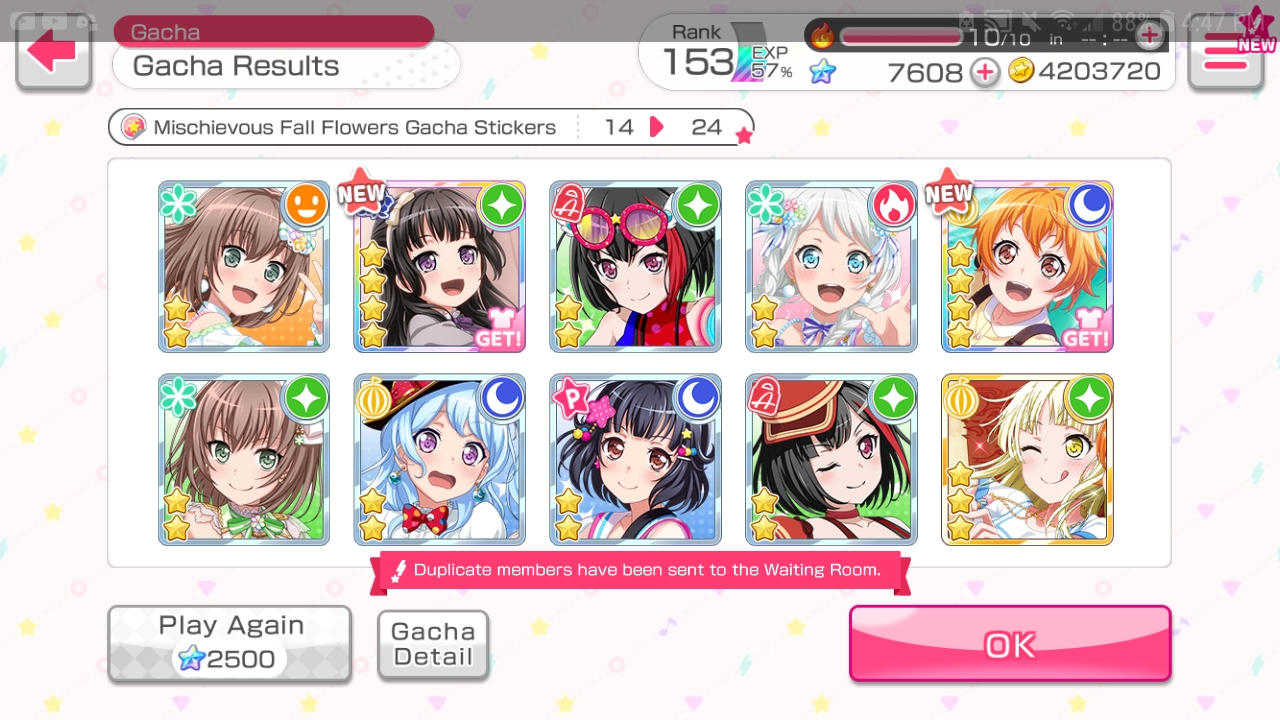Select the brown-haired girl with green bow card
The image size is (1280, 720).
(x=244, y=460)
